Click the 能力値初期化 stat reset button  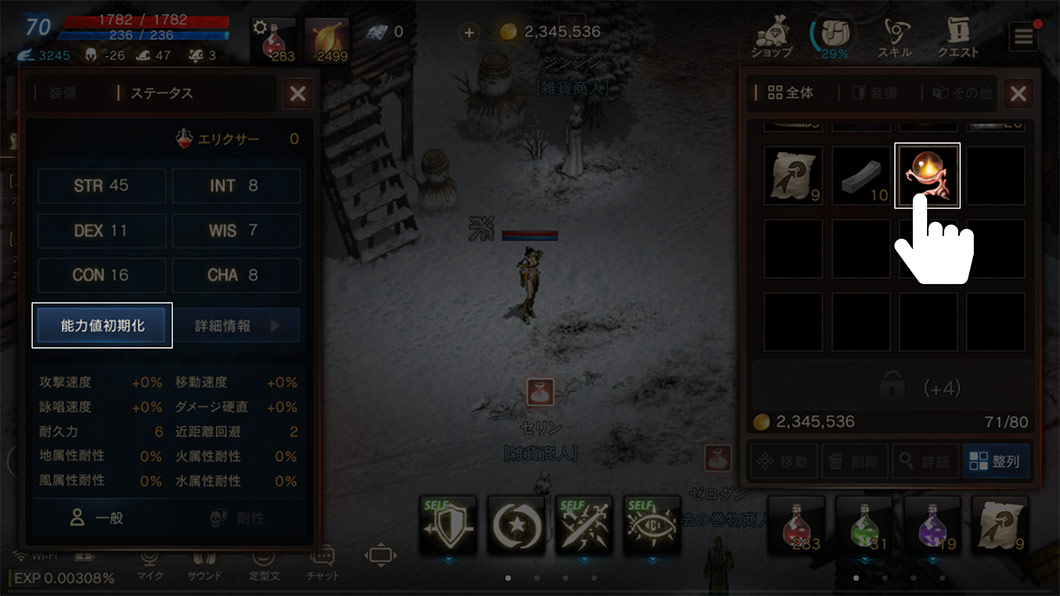pyautogui.click(x=102, y=326)
